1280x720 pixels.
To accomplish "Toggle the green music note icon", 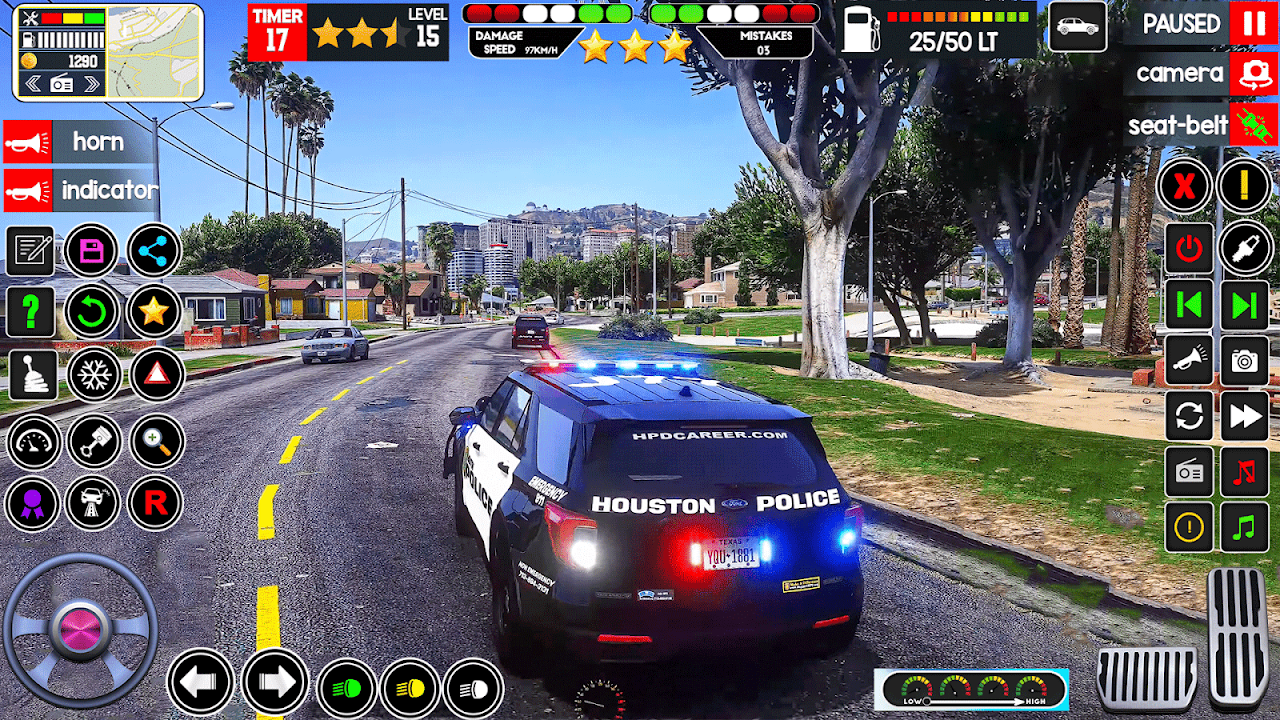I will click(1245, 527).
